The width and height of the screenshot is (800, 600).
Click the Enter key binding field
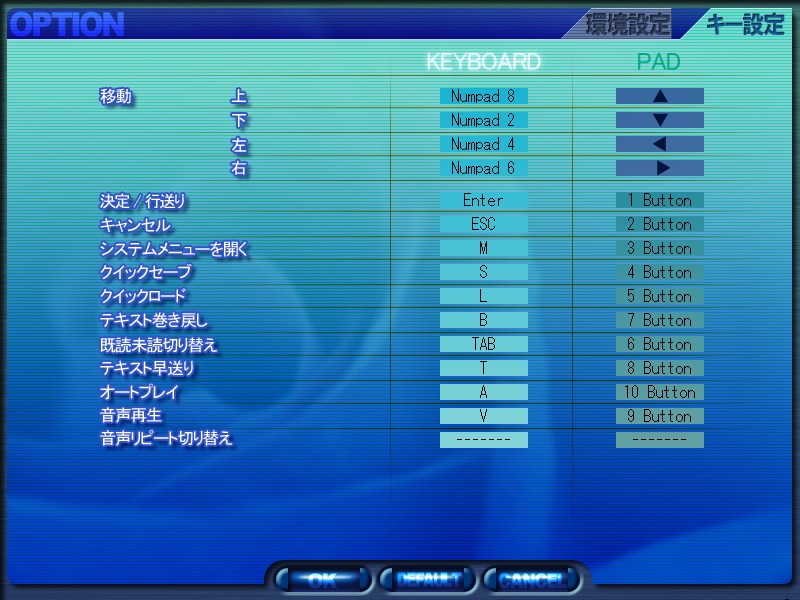[483, 200]
